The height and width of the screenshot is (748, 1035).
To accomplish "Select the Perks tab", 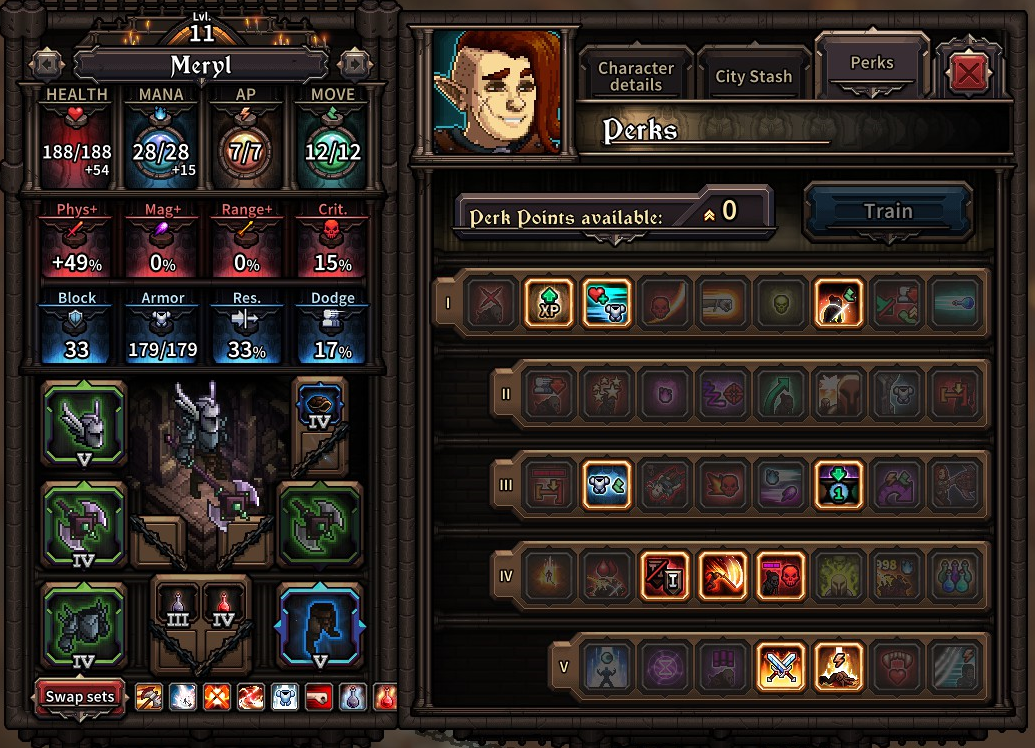I will (872, 63).
